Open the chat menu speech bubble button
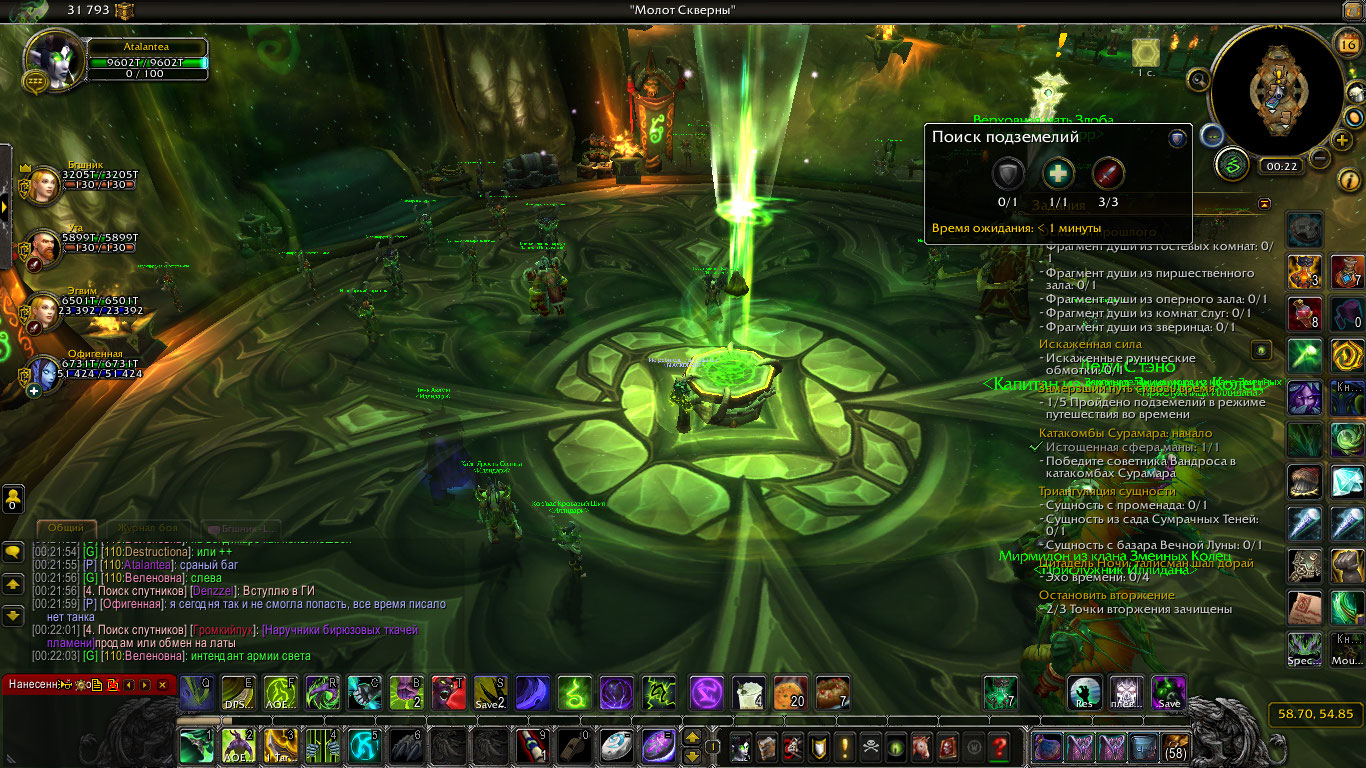The image size is (1366, 768). (x=13, y=551)
